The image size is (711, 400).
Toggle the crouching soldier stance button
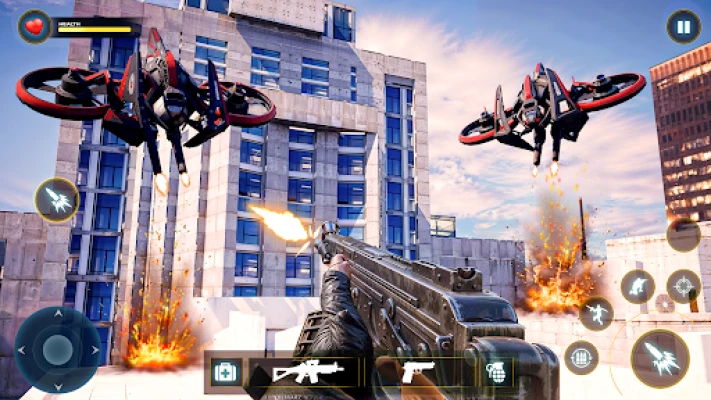click(637, 287)
